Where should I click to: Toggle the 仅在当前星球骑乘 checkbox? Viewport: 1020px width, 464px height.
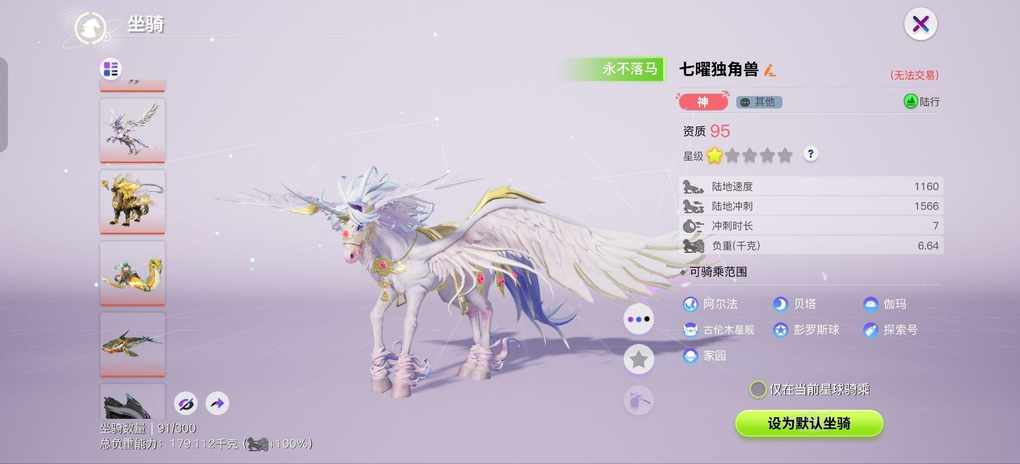[759, 389]
